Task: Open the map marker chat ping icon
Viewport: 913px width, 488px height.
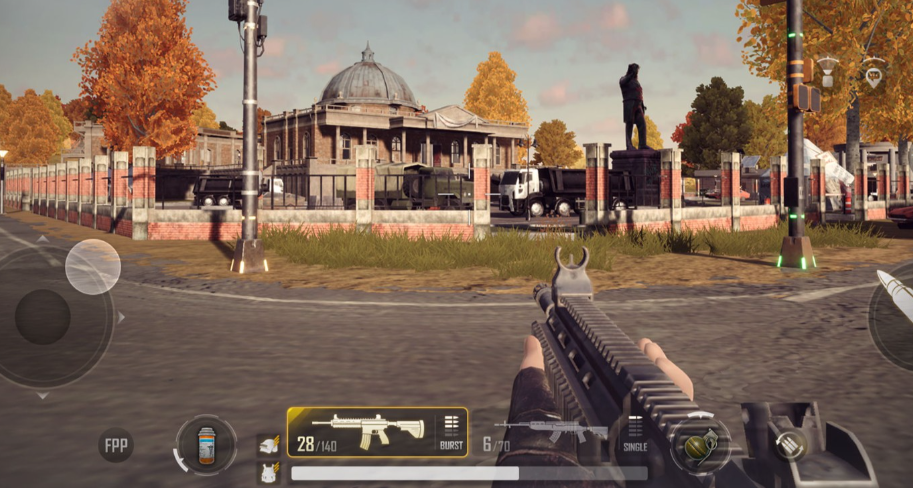Action: [874, 73]
